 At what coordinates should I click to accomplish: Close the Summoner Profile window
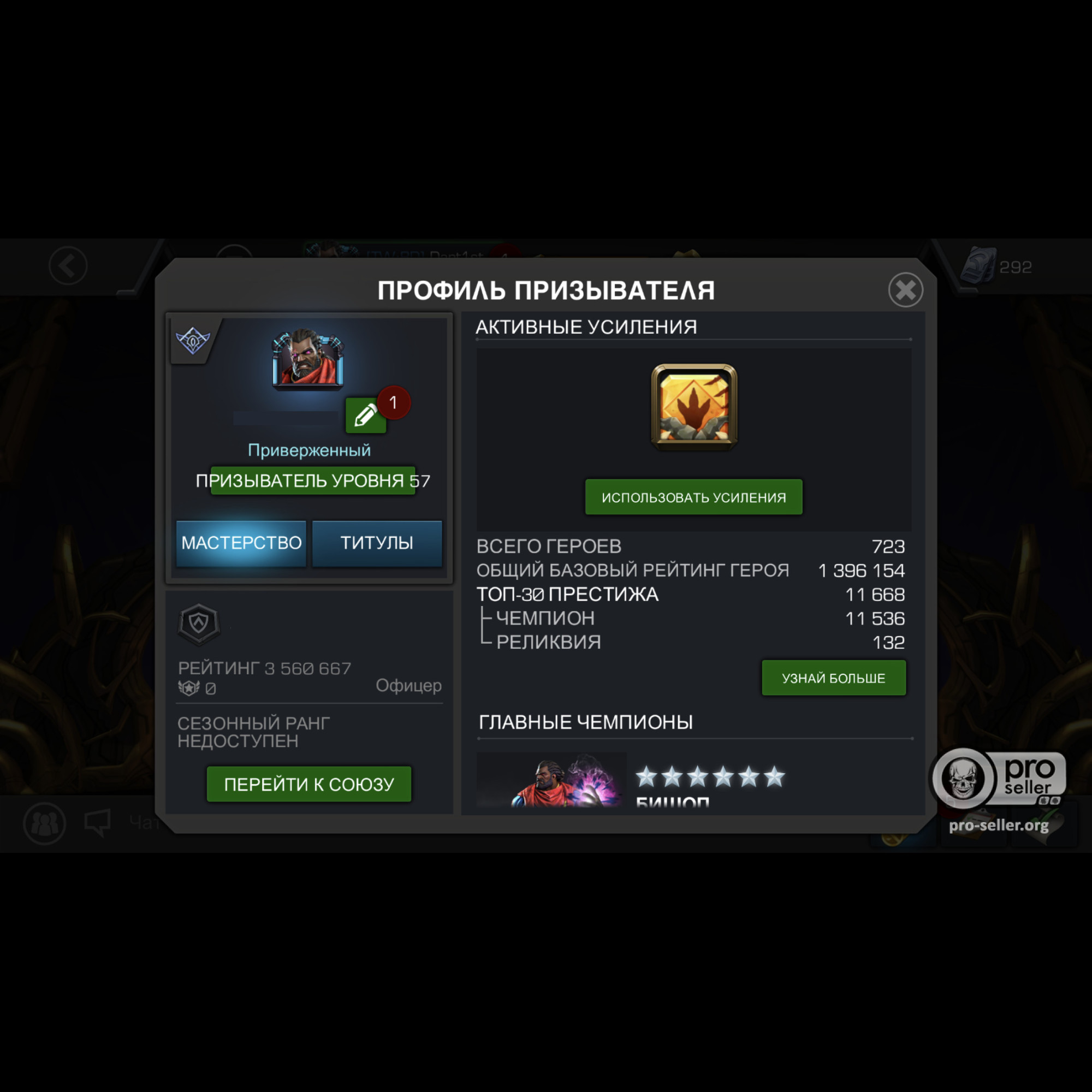pos(905,290)
